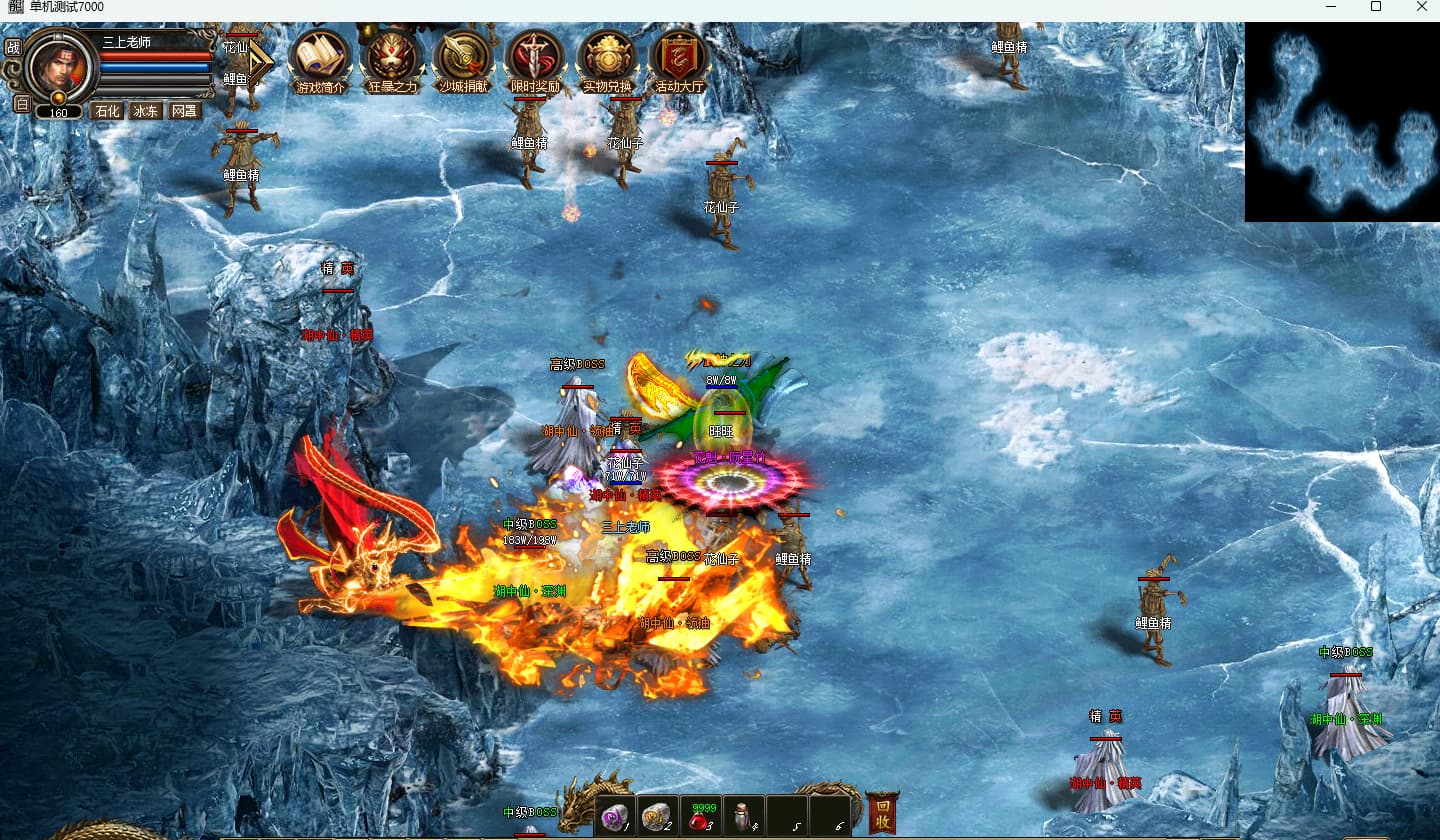Click the 回 button beside the portrait
This screenshot has height=840, width=1440.
point(21,103)
